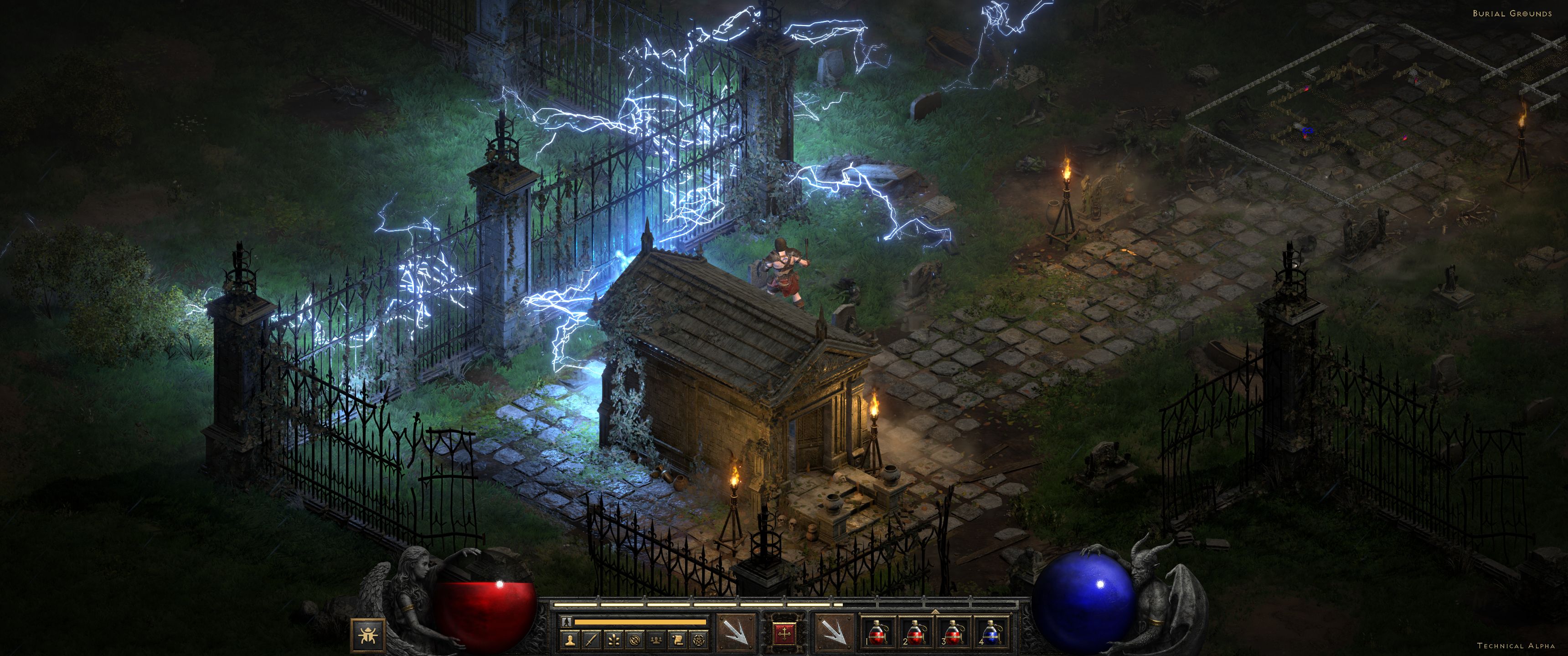Open the skill tree branch icon
This screenshot has height=656, width=1568.
pyautogui.click(x=614, y=640)
